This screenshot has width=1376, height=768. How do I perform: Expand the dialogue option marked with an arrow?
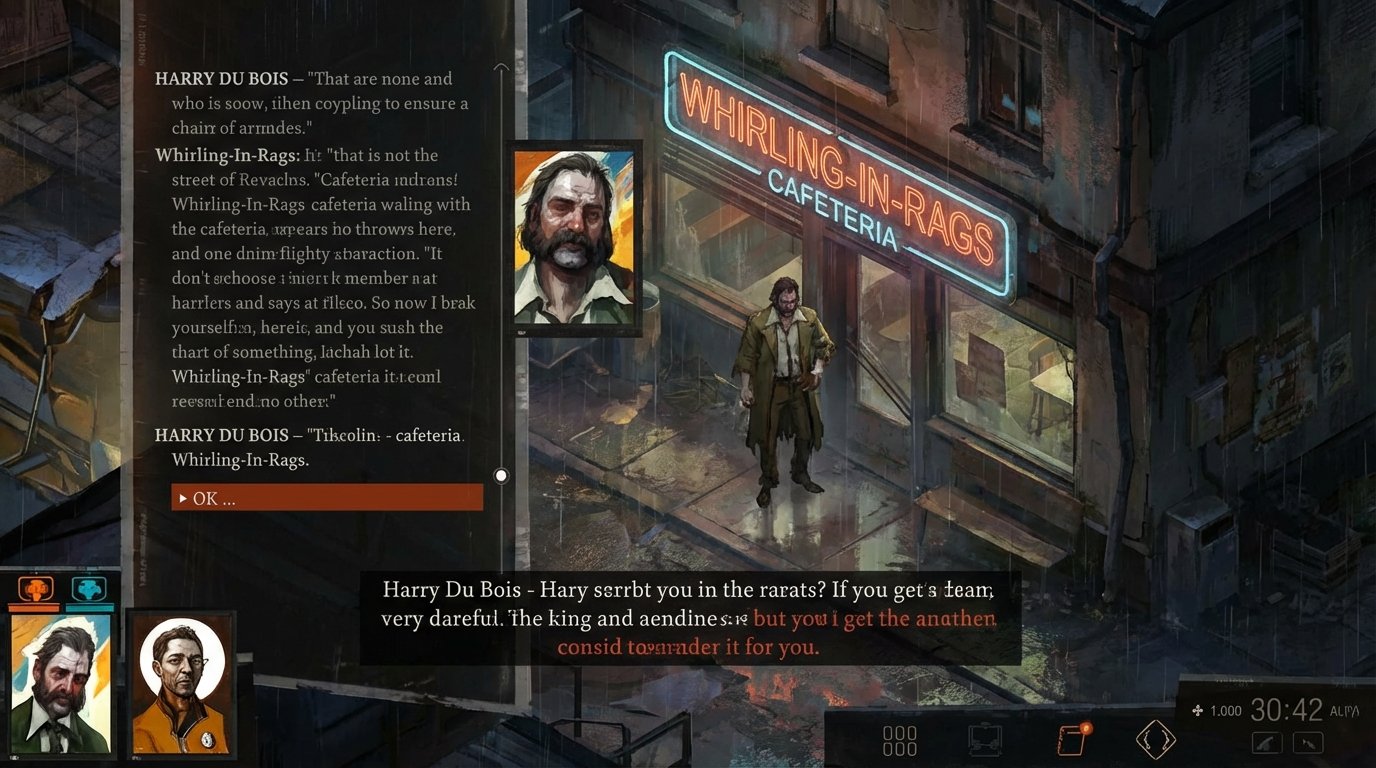click(x=183, y=498)
